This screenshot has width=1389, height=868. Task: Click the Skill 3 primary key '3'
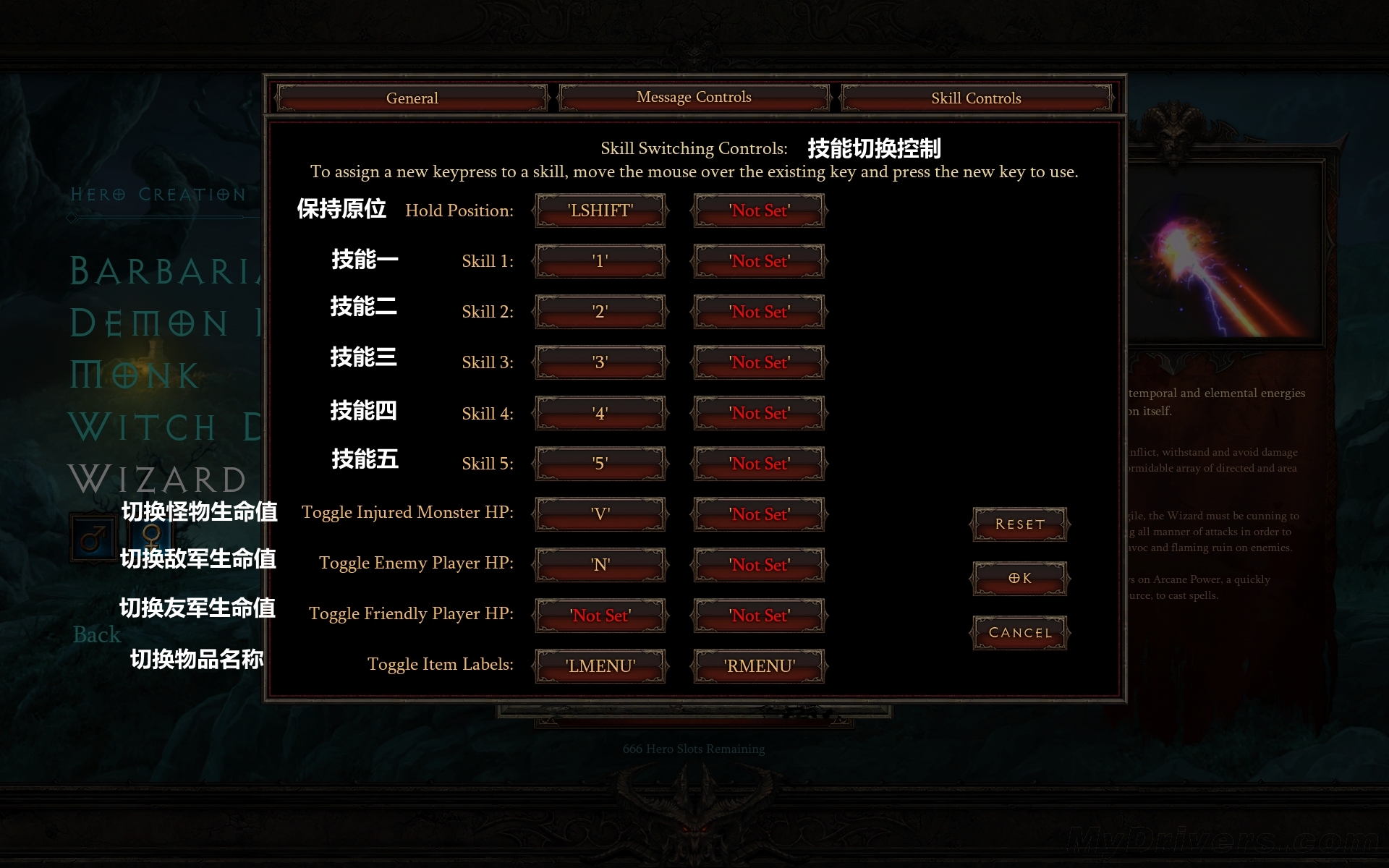(600, 362)
